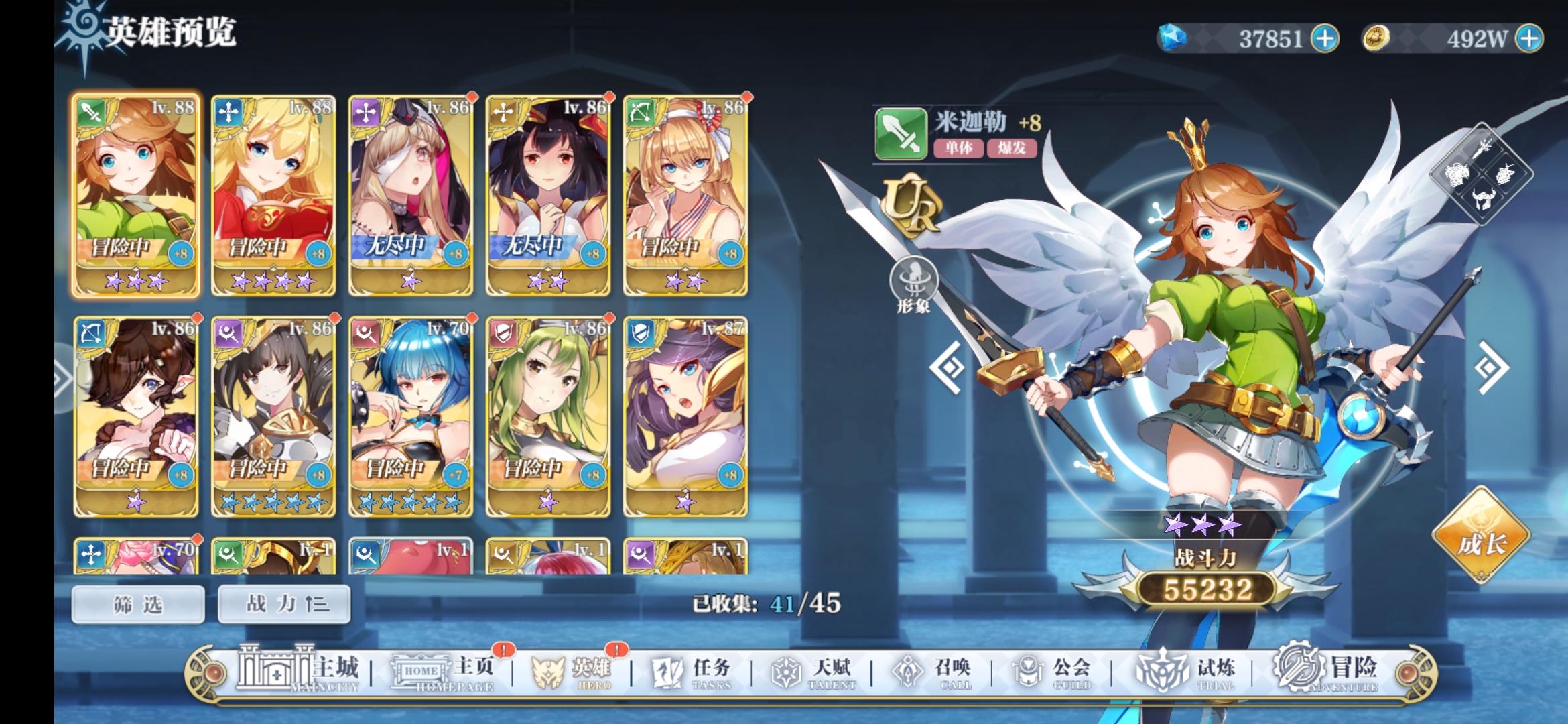
Task: Click the 筛选 filter button
Action: (138, 603)
